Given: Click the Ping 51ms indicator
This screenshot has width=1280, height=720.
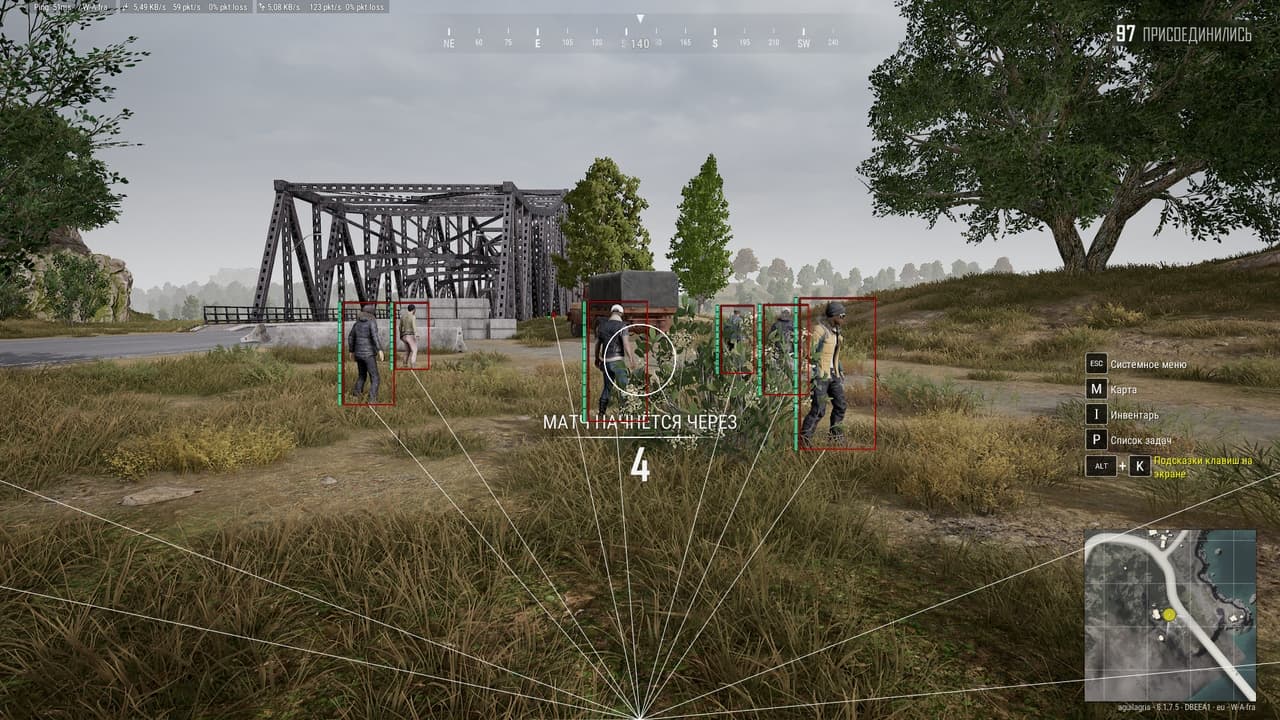Looking at the screenshot, I should [x=50, y=7].
